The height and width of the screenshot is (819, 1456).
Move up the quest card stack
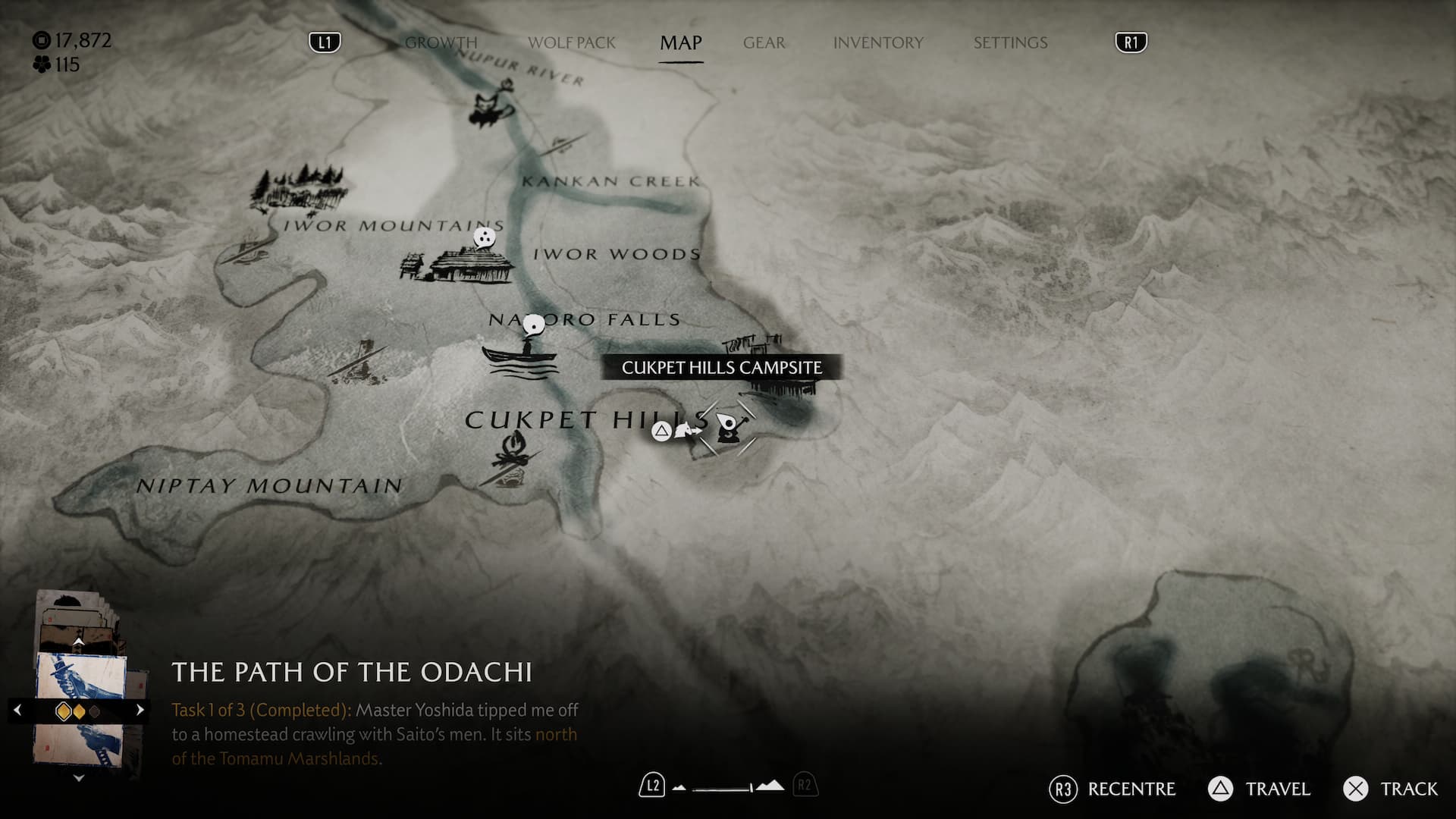78,642
